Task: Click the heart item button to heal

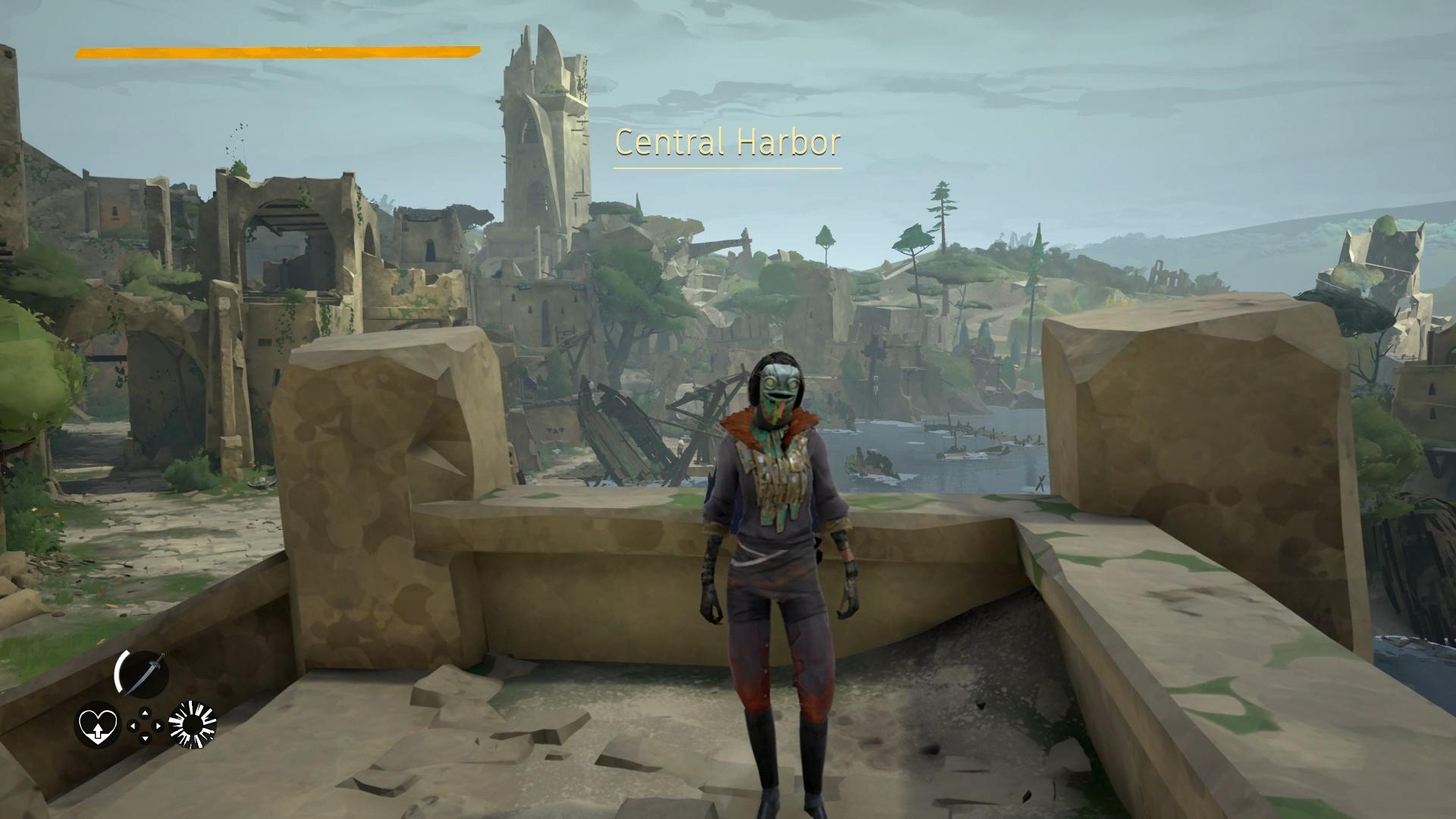Action: 98,725
